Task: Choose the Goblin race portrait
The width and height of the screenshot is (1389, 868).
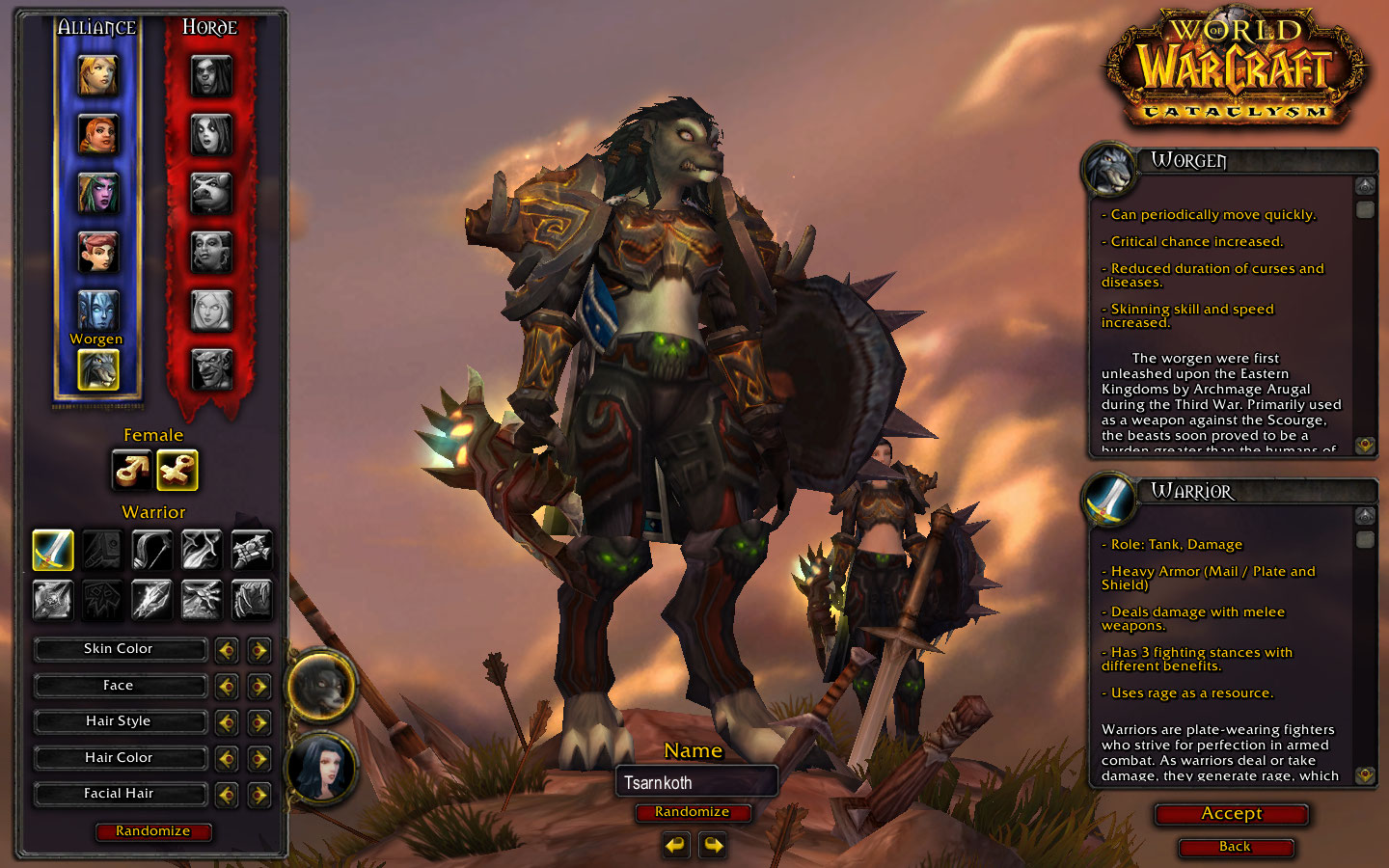Action: (x=211, y=368)
